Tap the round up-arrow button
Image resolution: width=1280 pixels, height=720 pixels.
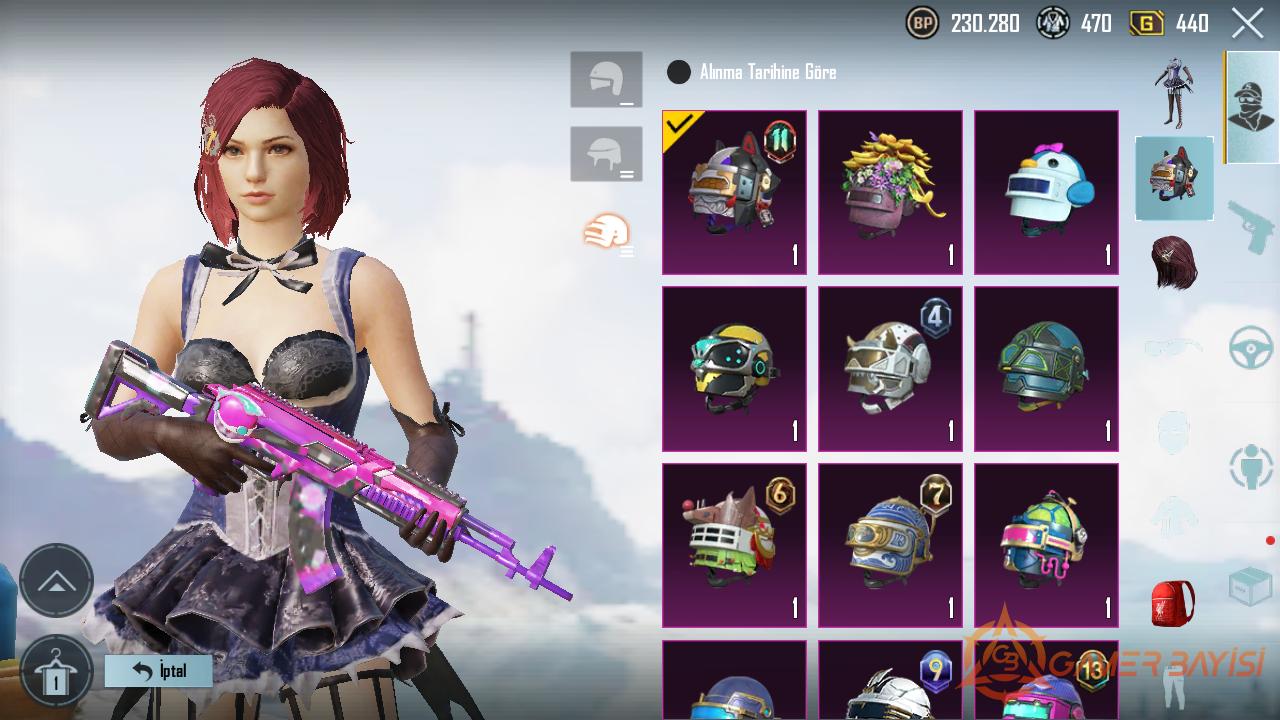[x=56, y=581]
